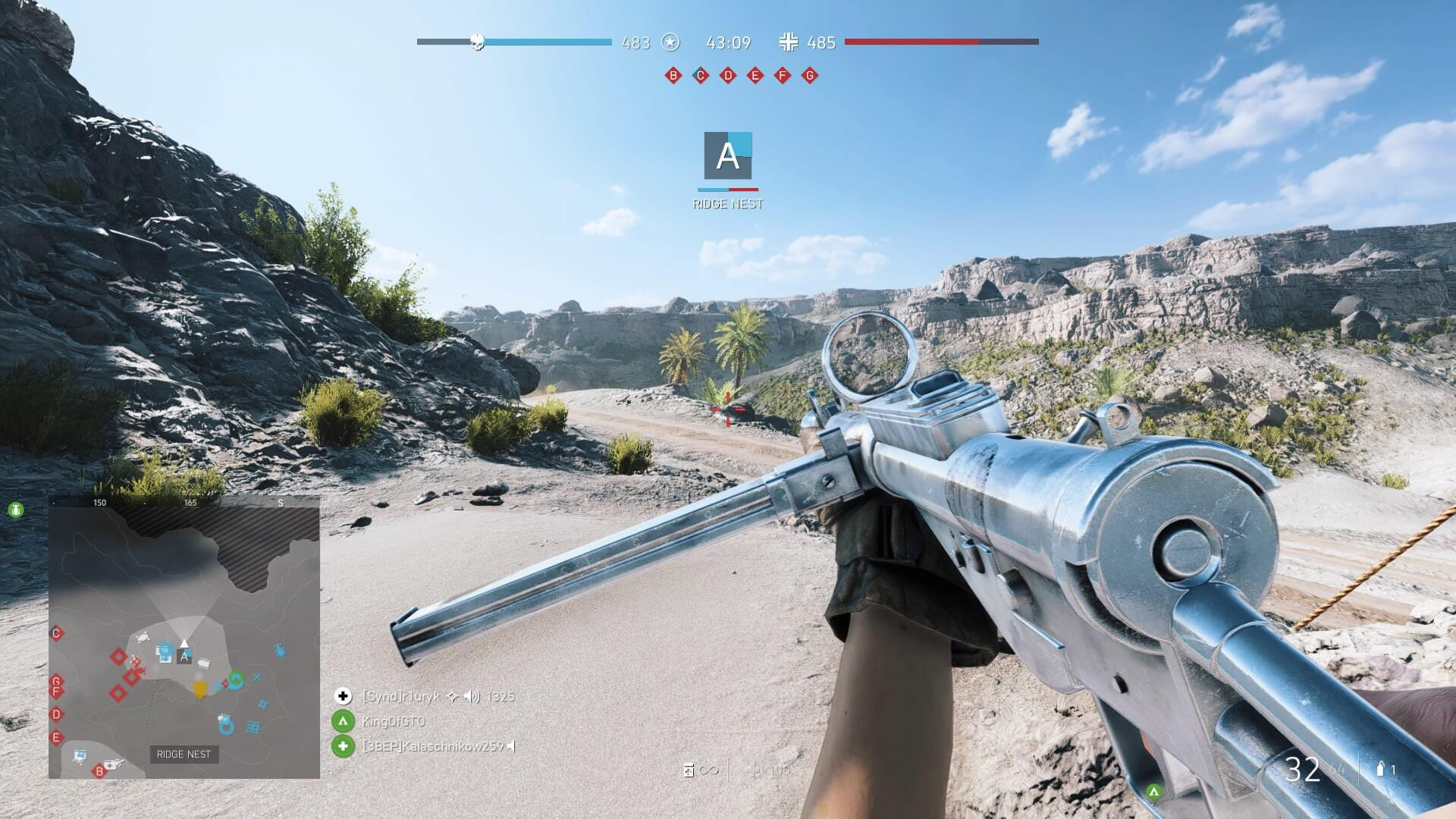
Task: Click the green ammo icon above the minimap
Action: click(16, 510)
